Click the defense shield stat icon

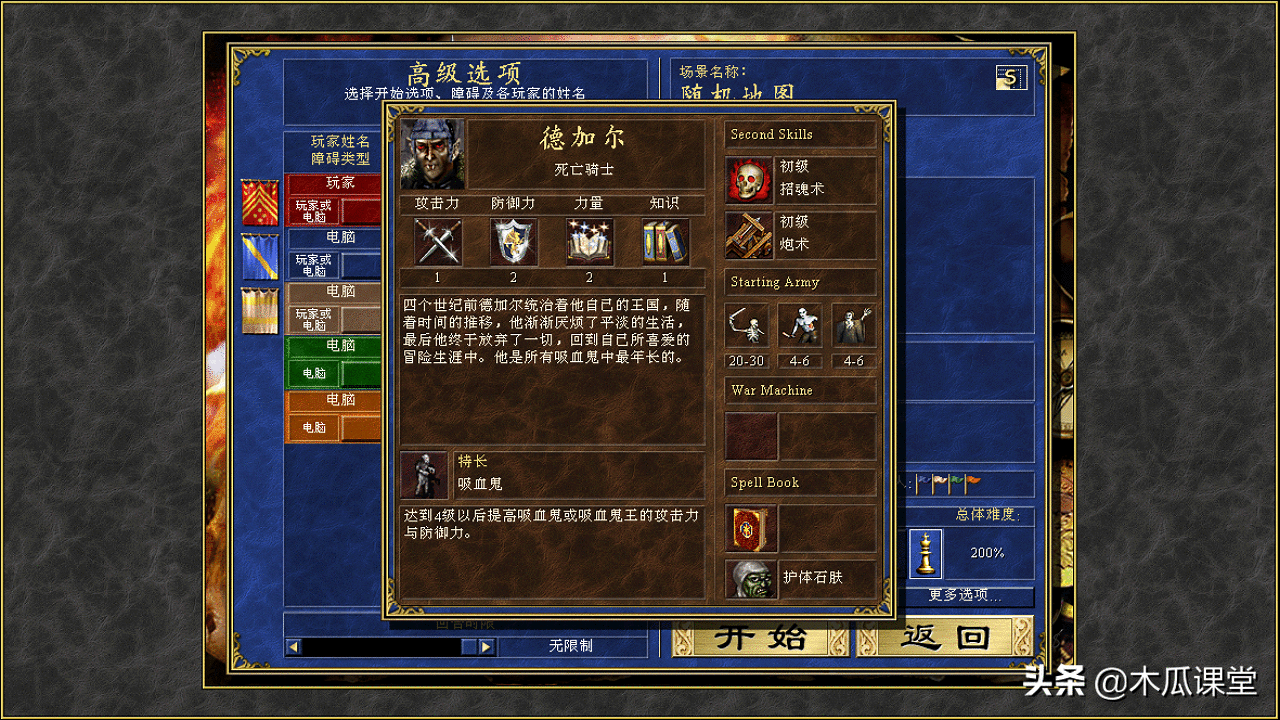513,242
